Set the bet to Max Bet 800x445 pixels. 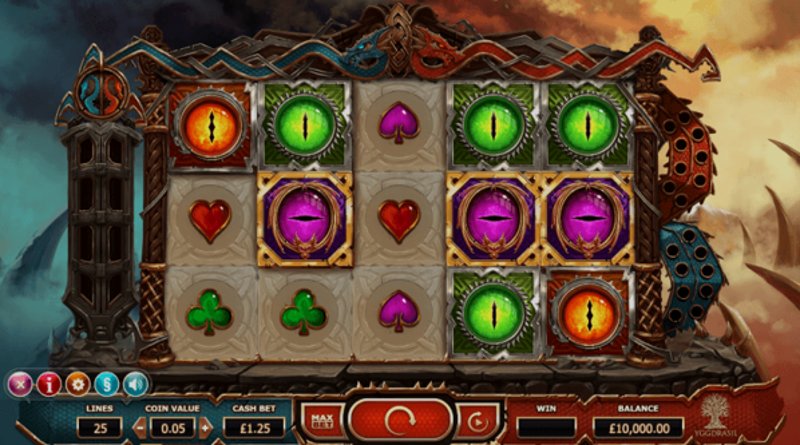(321, 418)
